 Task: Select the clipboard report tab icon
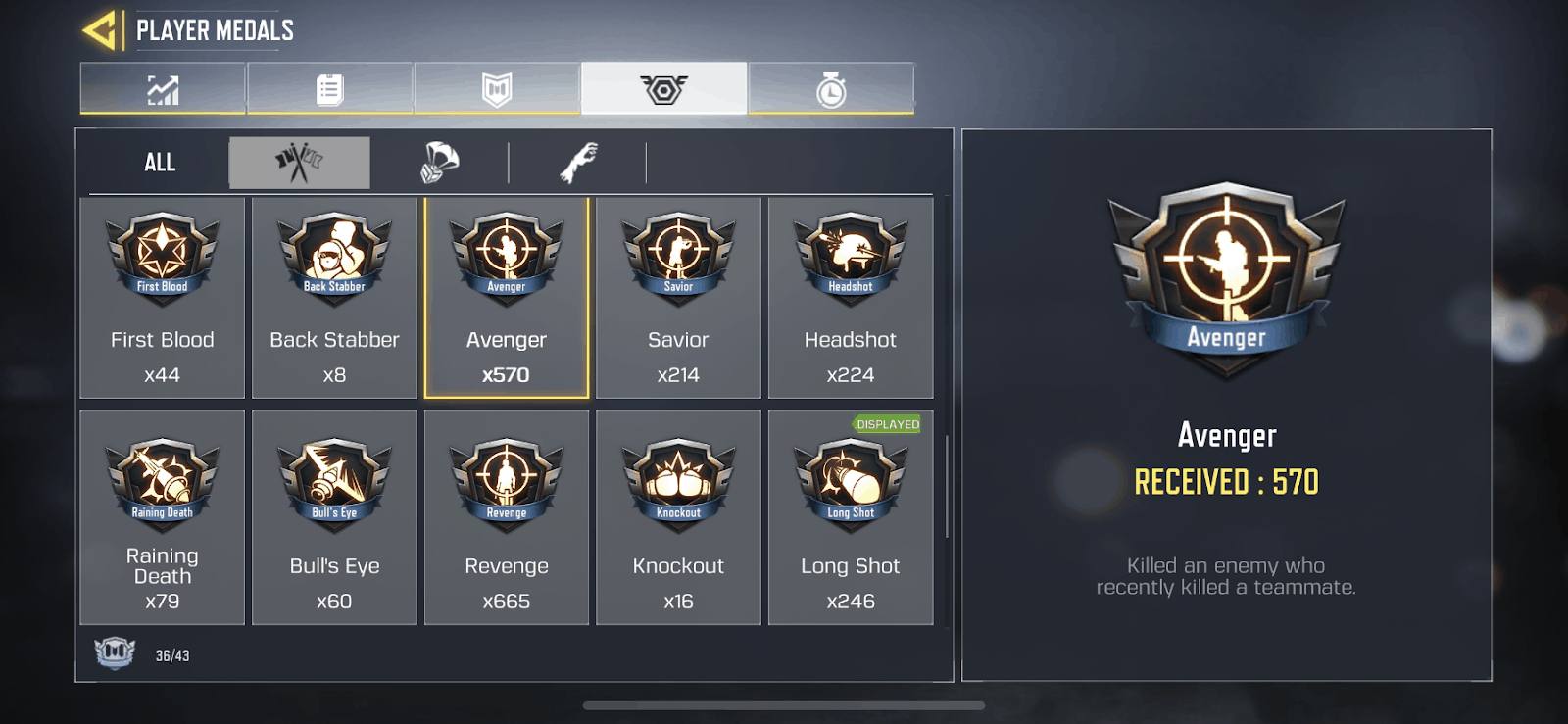[329, 88]
